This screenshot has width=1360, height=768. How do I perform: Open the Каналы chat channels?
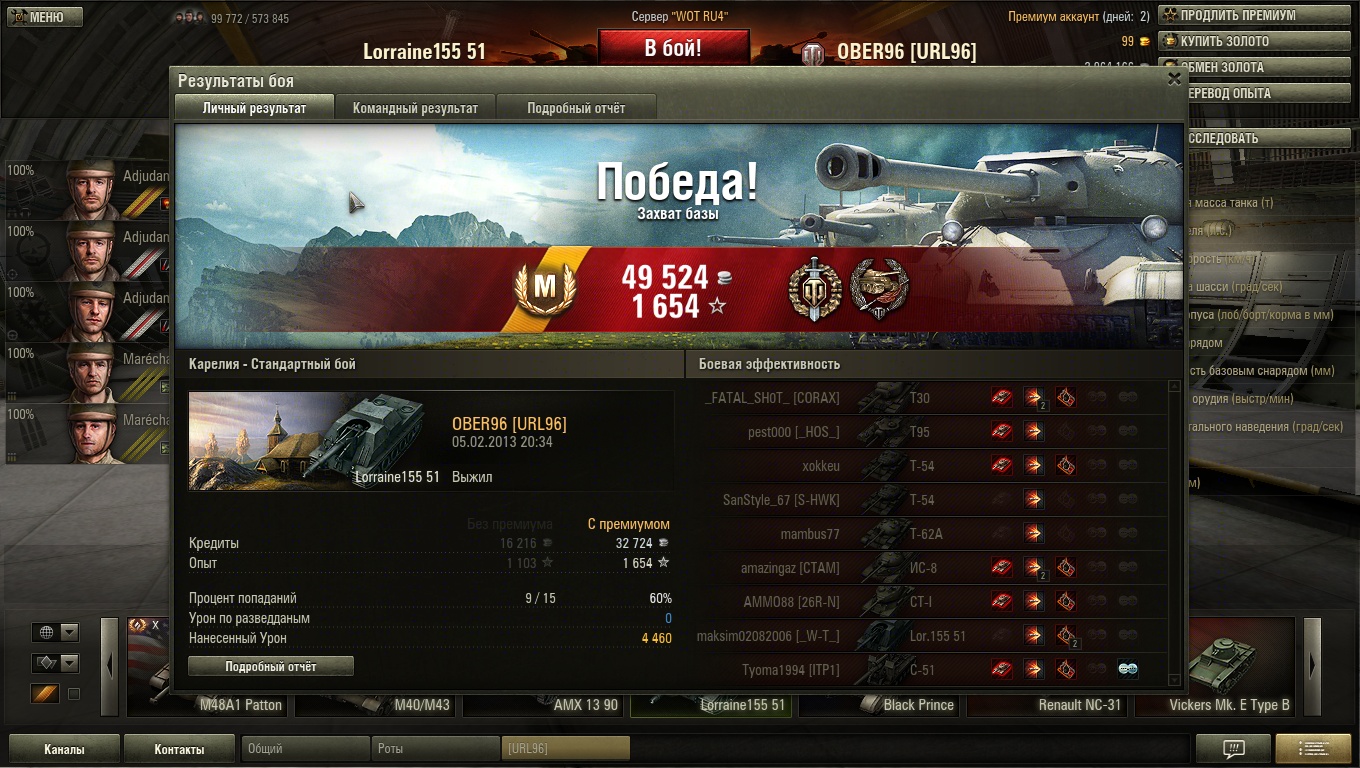tap(64, 749)
